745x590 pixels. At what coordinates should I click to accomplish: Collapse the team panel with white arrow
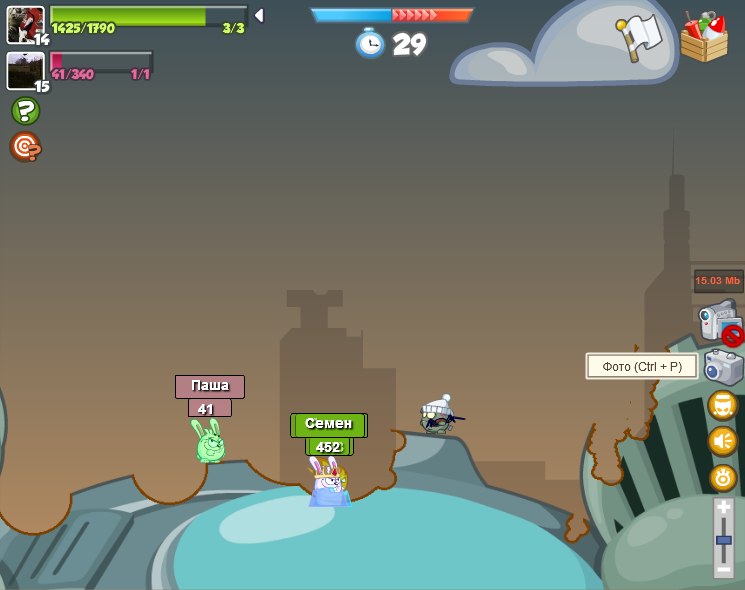[x=259, y=15]
